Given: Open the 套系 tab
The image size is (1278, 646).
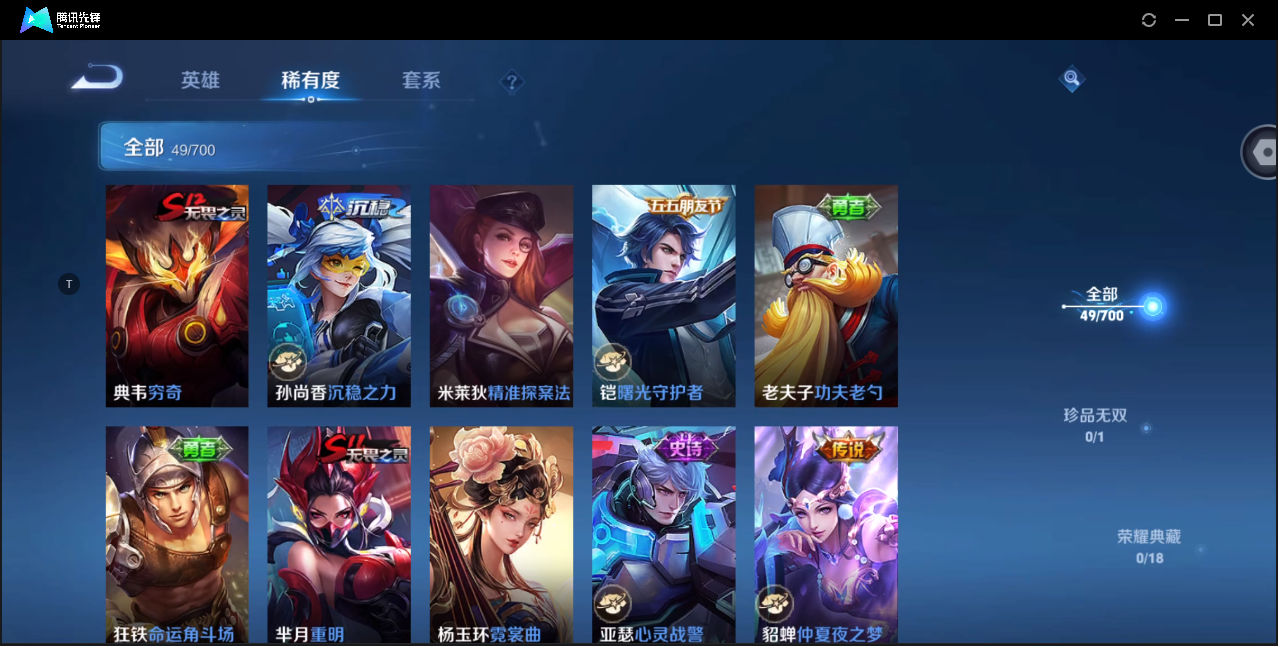Looking at the screenshot, I should coord(421,80).
